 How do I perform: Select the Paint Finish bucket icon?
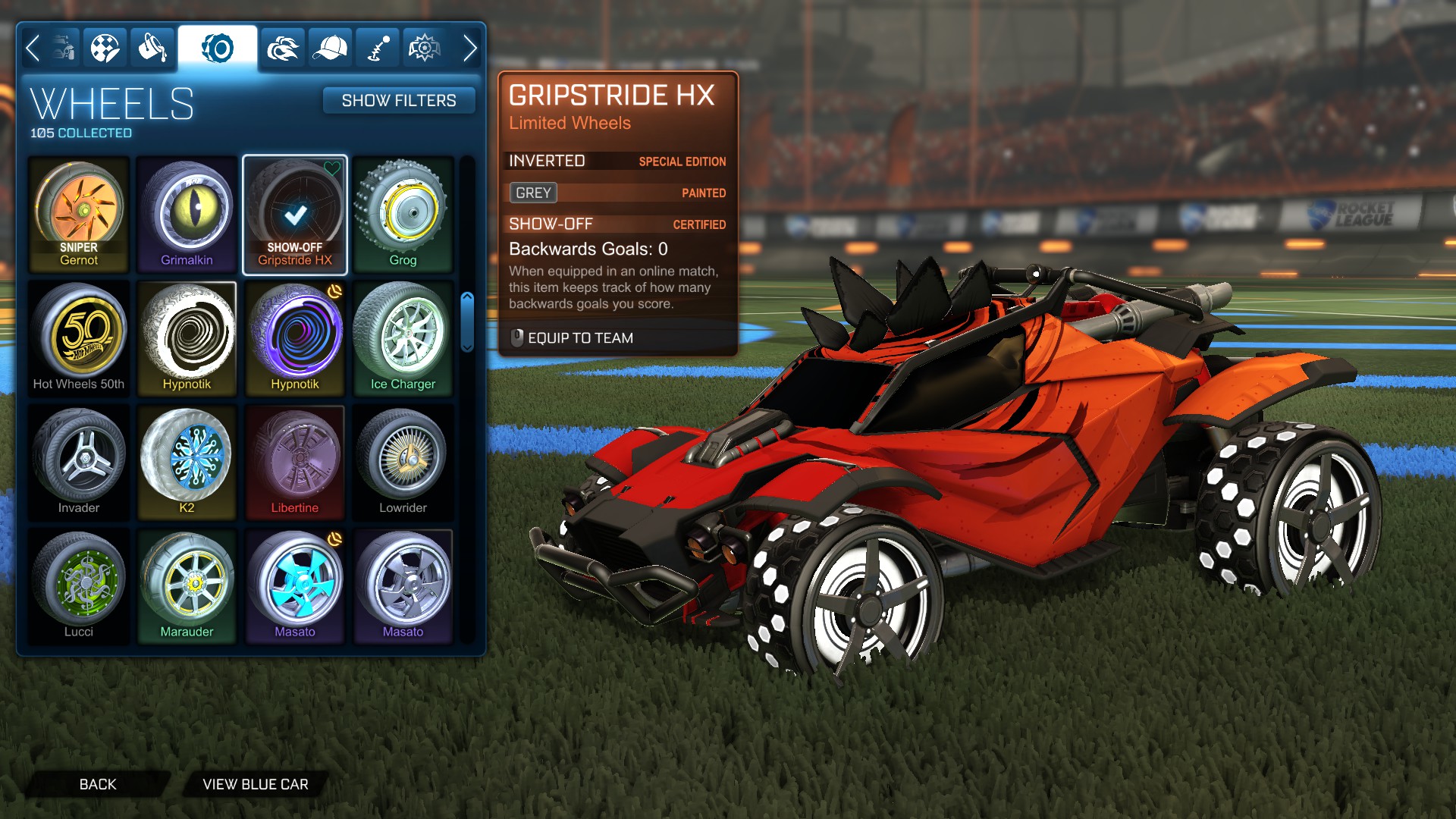152,47
